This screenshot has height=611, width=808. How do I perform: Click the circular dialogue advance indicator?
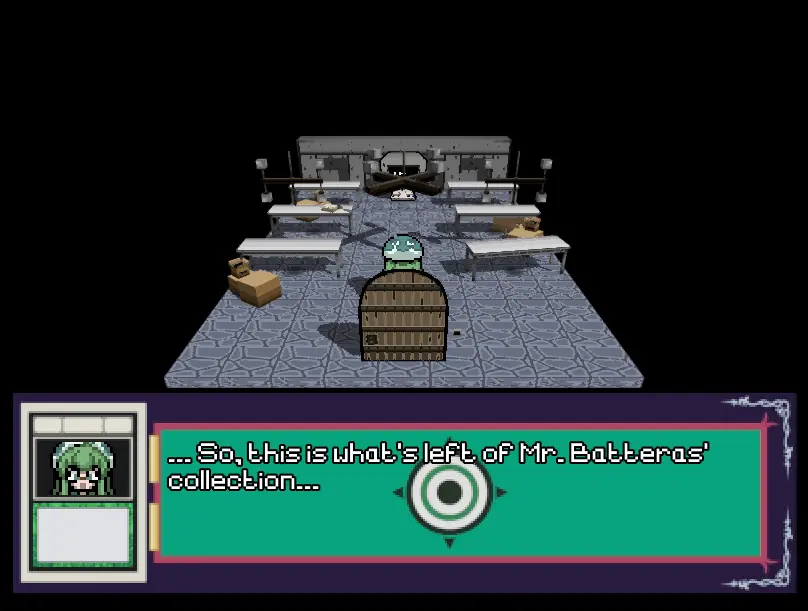[449, 492]
